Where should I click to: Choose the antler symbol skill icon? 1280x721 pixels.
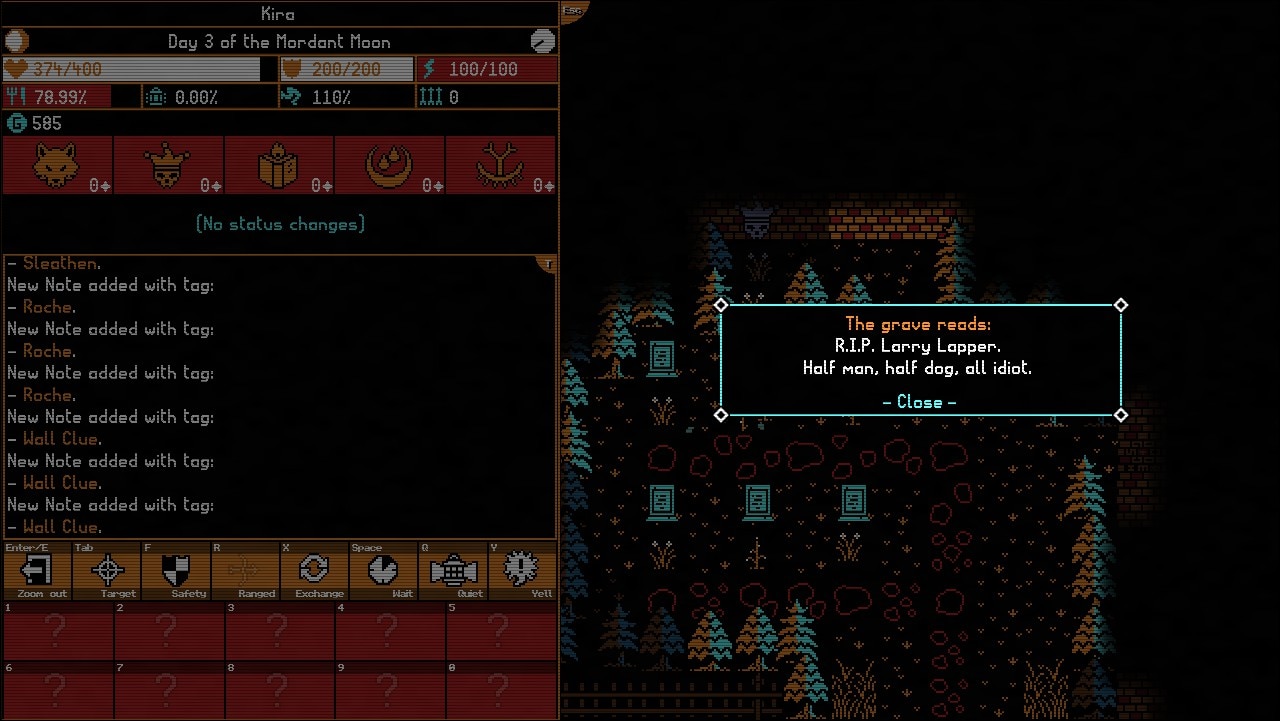(501, 165)
